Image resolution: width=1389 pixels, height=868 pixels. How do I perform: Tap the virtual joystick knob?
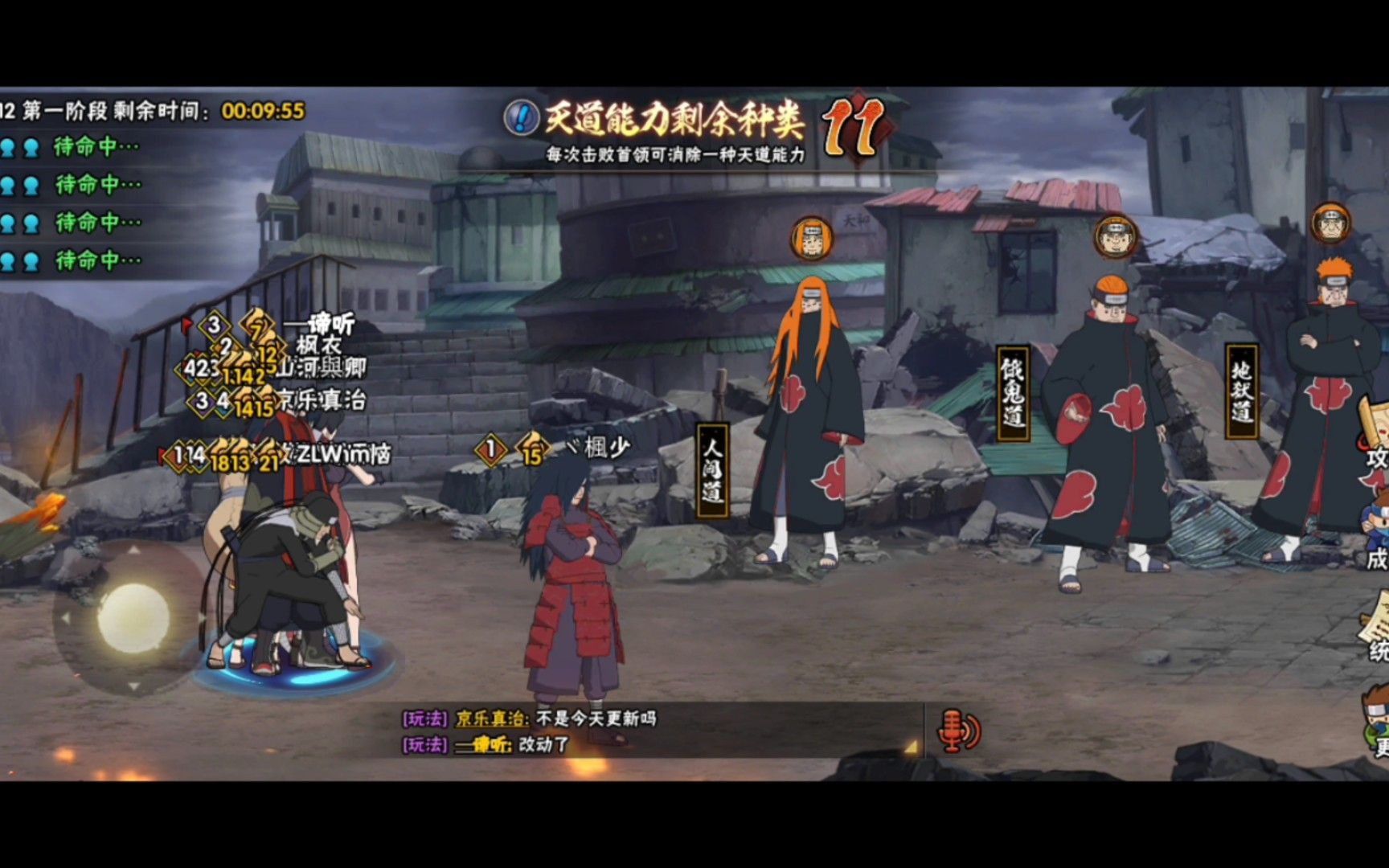133,617
